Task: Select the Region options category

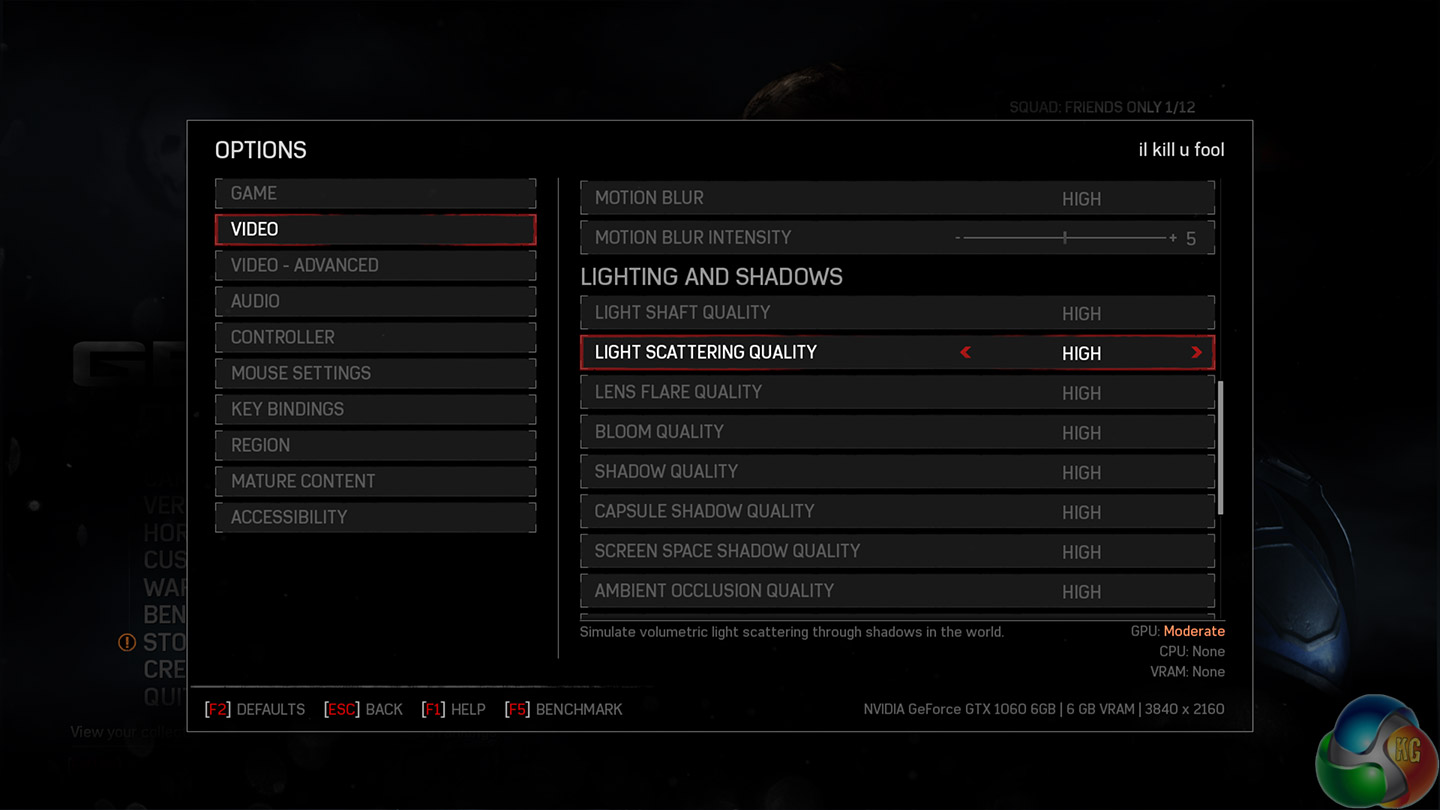Action: [x=375, y=445]
